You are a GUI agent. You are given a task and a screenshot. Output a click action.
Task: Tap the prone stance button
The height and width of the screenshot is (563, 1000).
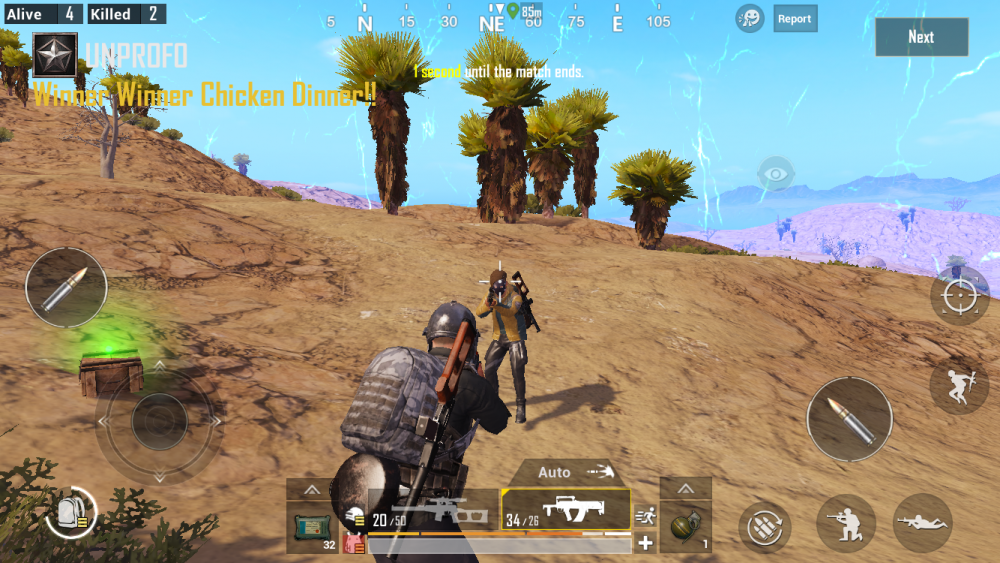pyautogui.click(x=922, y=523)
